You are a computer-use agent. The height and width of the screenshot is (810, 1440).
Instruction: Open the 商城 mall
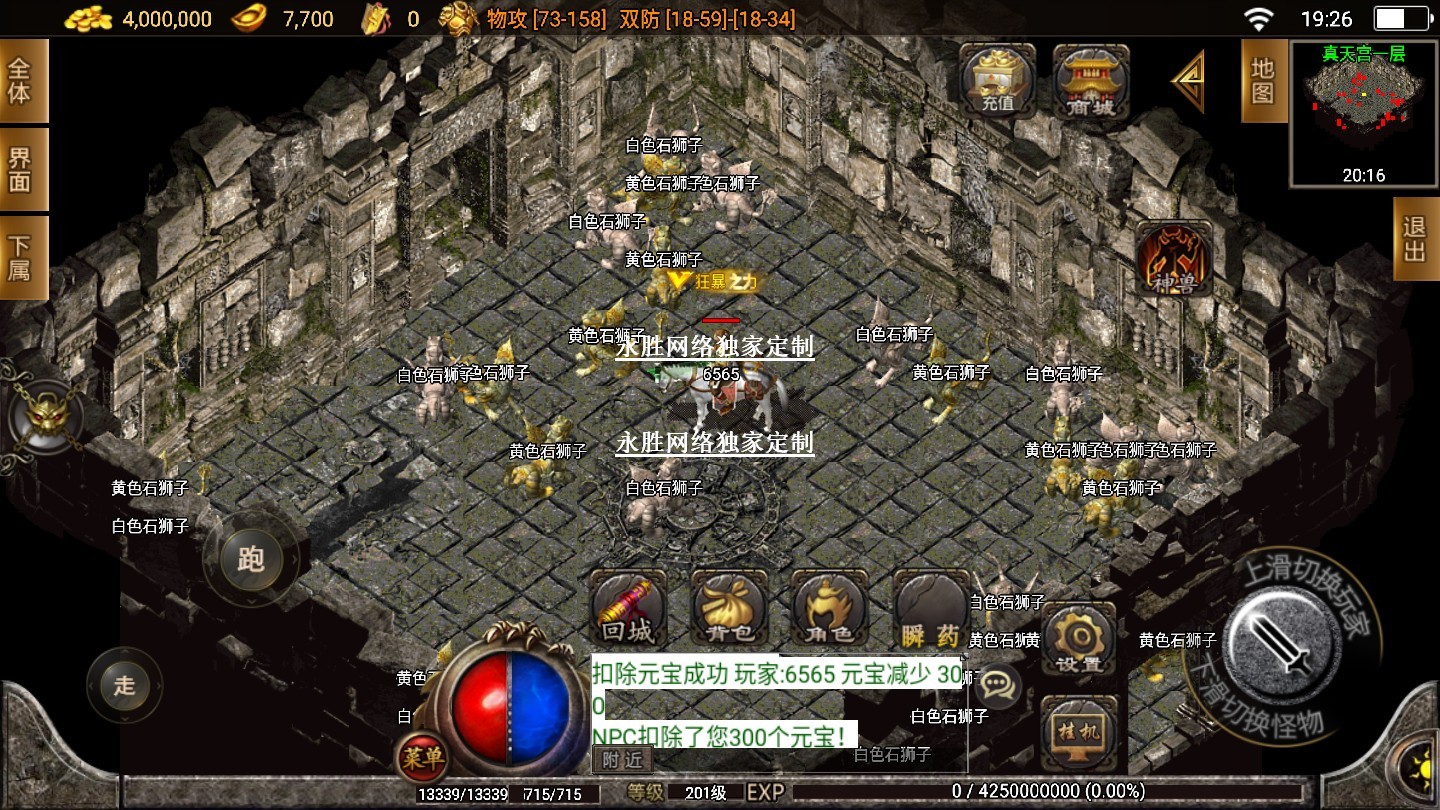[1091, 81]
